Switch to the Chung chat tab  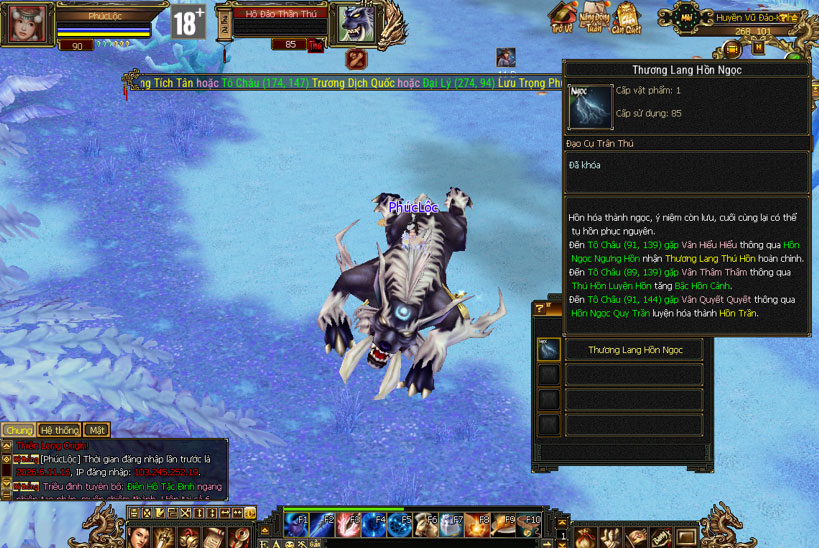pyautogui.click(x=18, y=430)
